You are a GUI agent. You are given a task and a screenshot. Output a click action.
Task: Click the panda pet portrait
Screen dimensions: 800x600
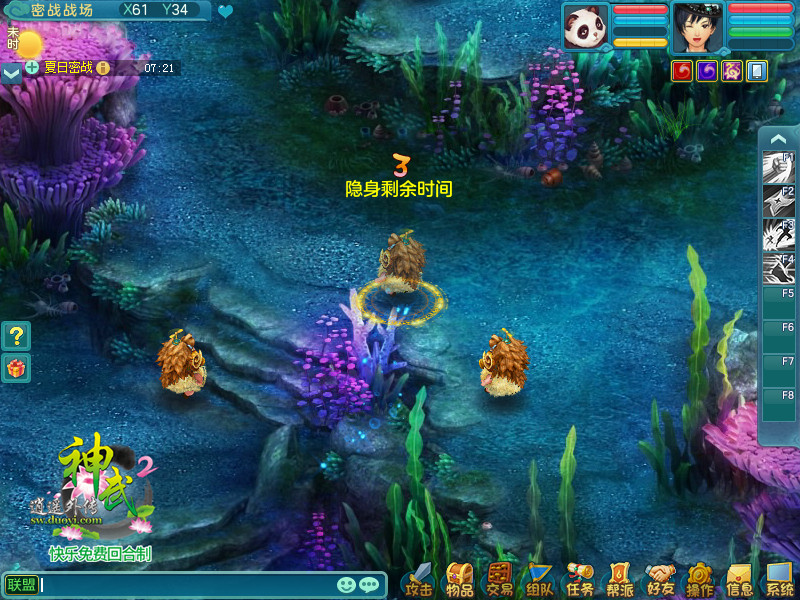point(585,27)
